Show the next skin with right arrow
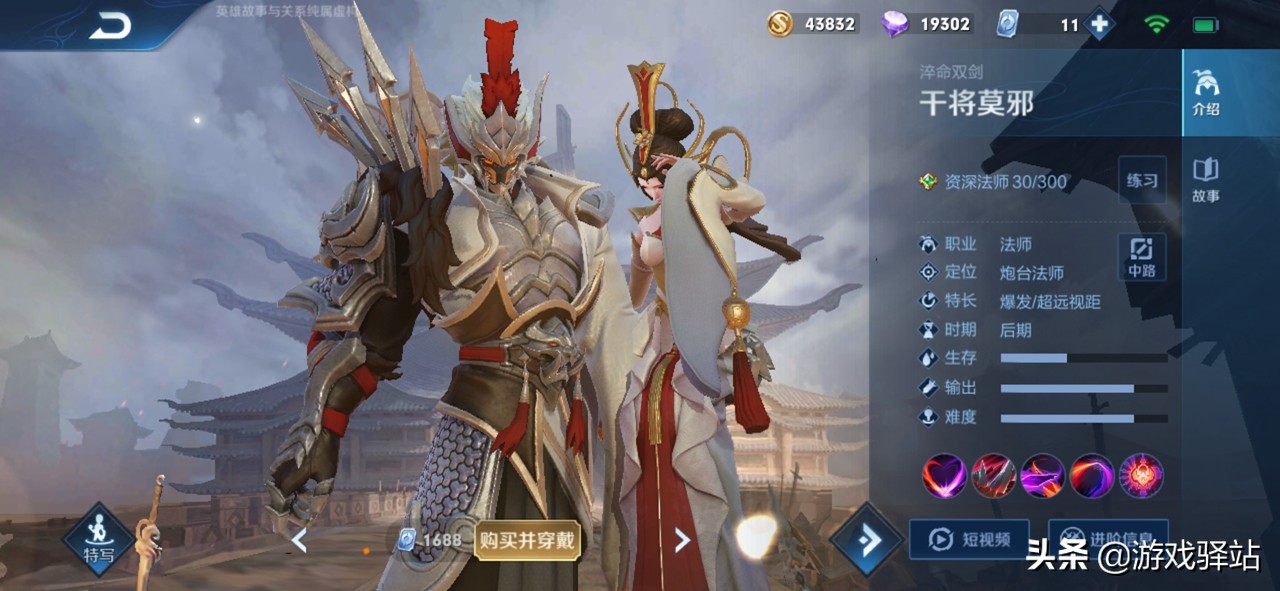This screenshot has width=1280, height=591. tap(682, 540)
